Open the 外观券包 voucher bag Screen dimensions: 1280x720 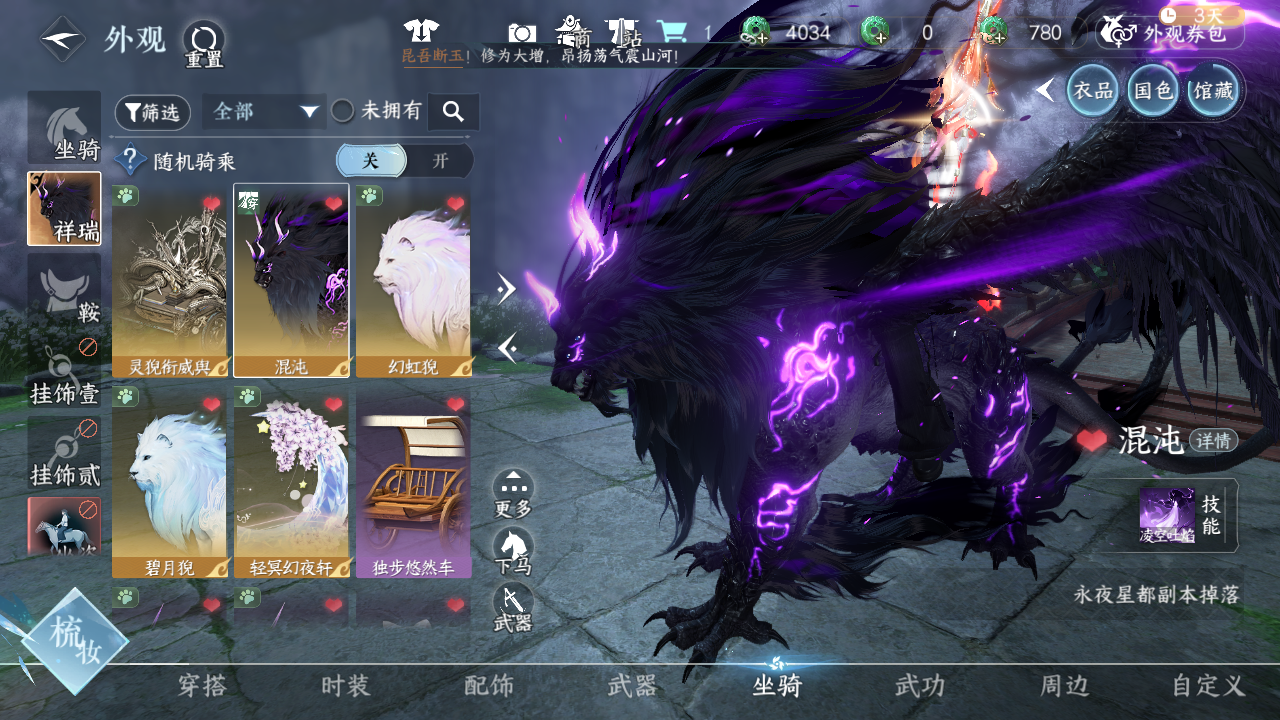click(1170, 33)
